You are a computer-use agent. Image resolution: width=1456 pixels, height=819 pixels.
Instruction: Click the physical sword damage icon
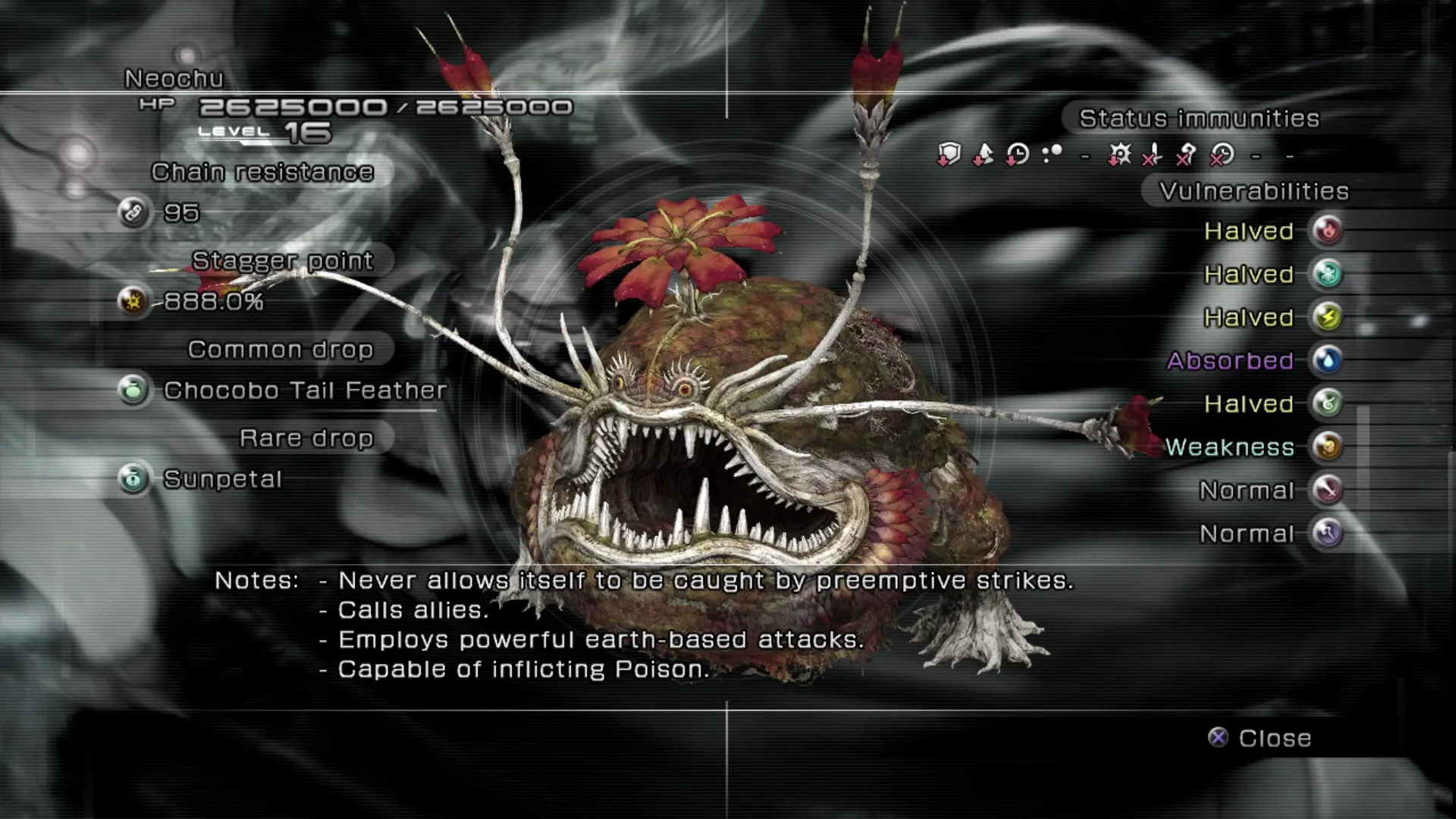click(x=1327, y=490)
